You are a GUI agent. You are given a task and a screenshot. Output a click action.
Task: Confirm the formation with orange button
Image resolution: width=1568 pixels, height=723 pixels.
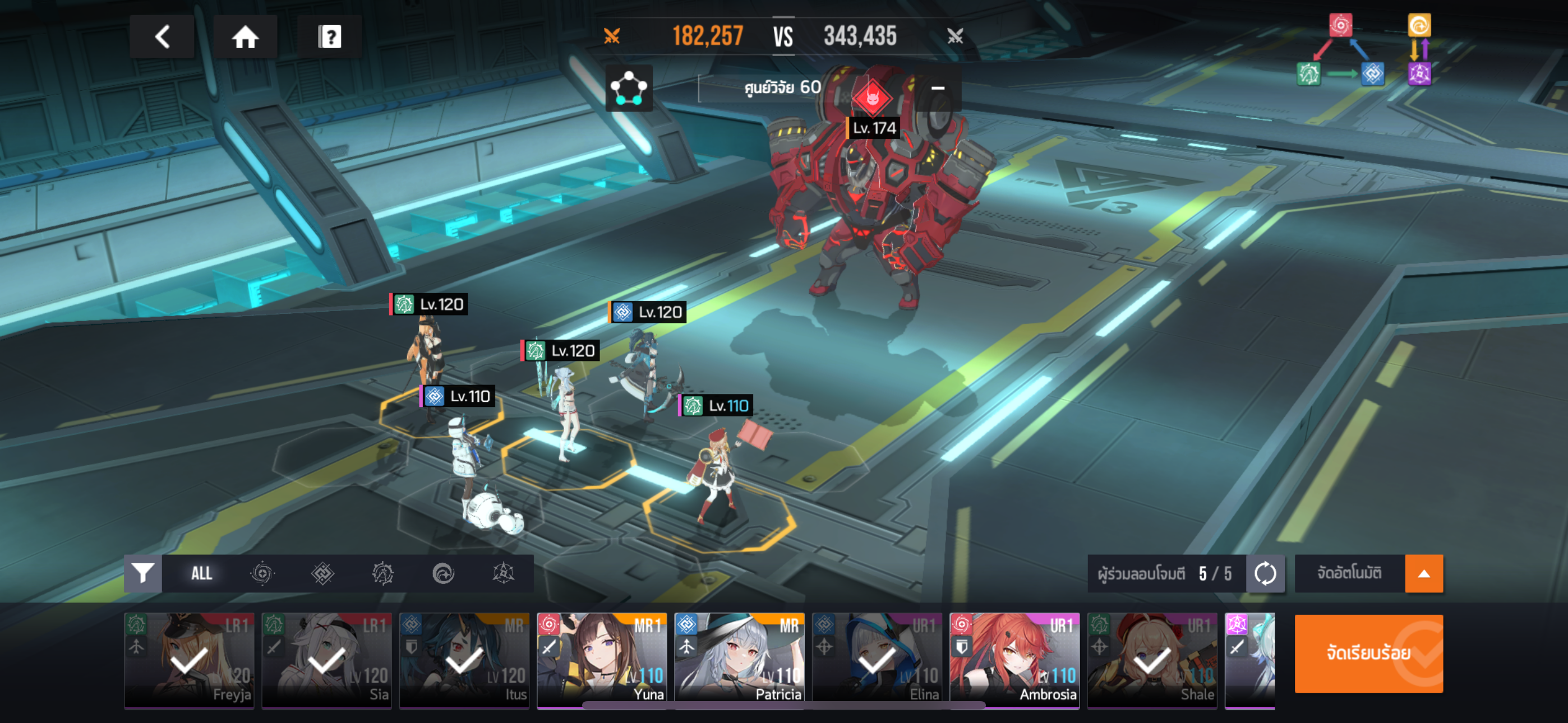(x=1368, y=653)
